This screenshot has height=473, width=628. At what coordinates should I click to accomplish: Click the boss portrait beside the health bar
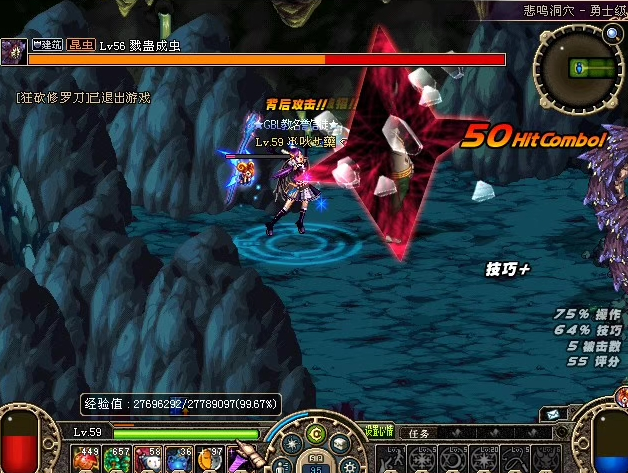[x=14, y=52]
